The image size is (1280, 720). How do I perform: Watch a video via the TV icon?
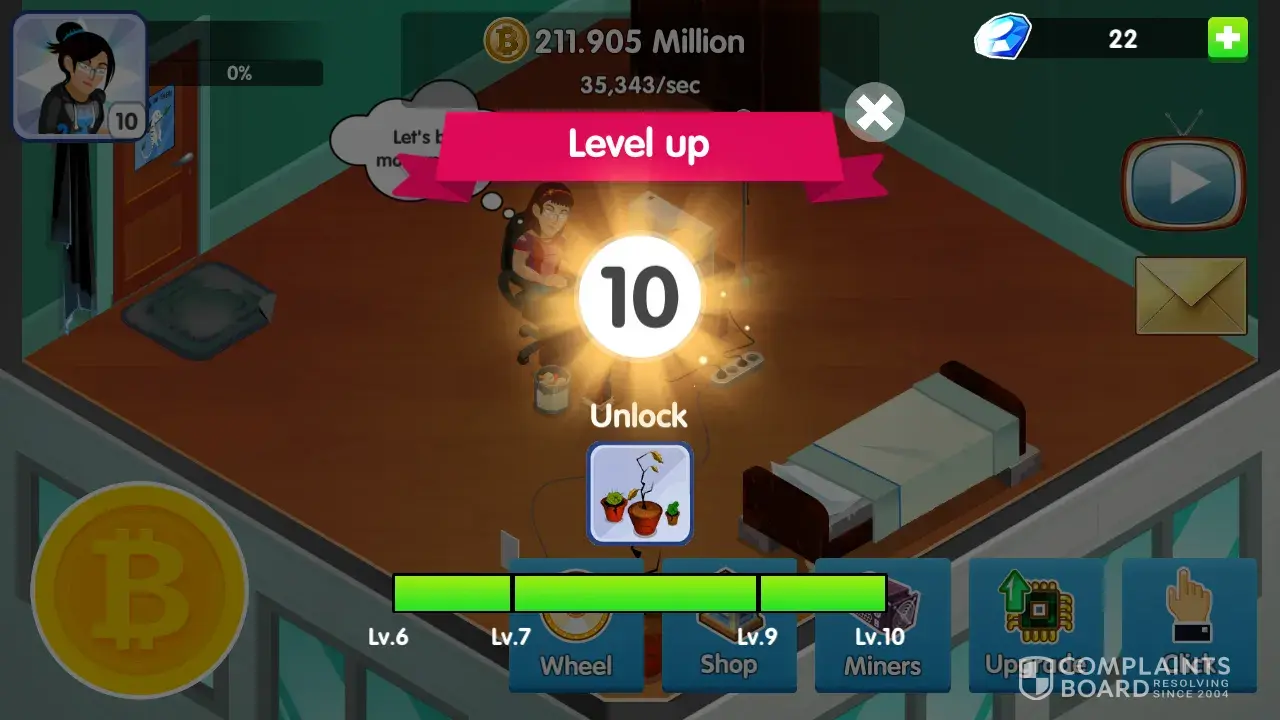click(1184, 183)
